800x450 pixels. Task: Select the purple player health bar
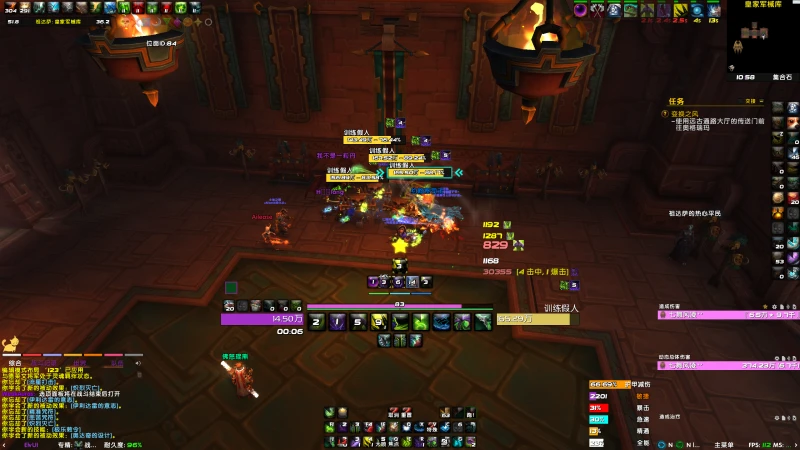pos(262,319)
